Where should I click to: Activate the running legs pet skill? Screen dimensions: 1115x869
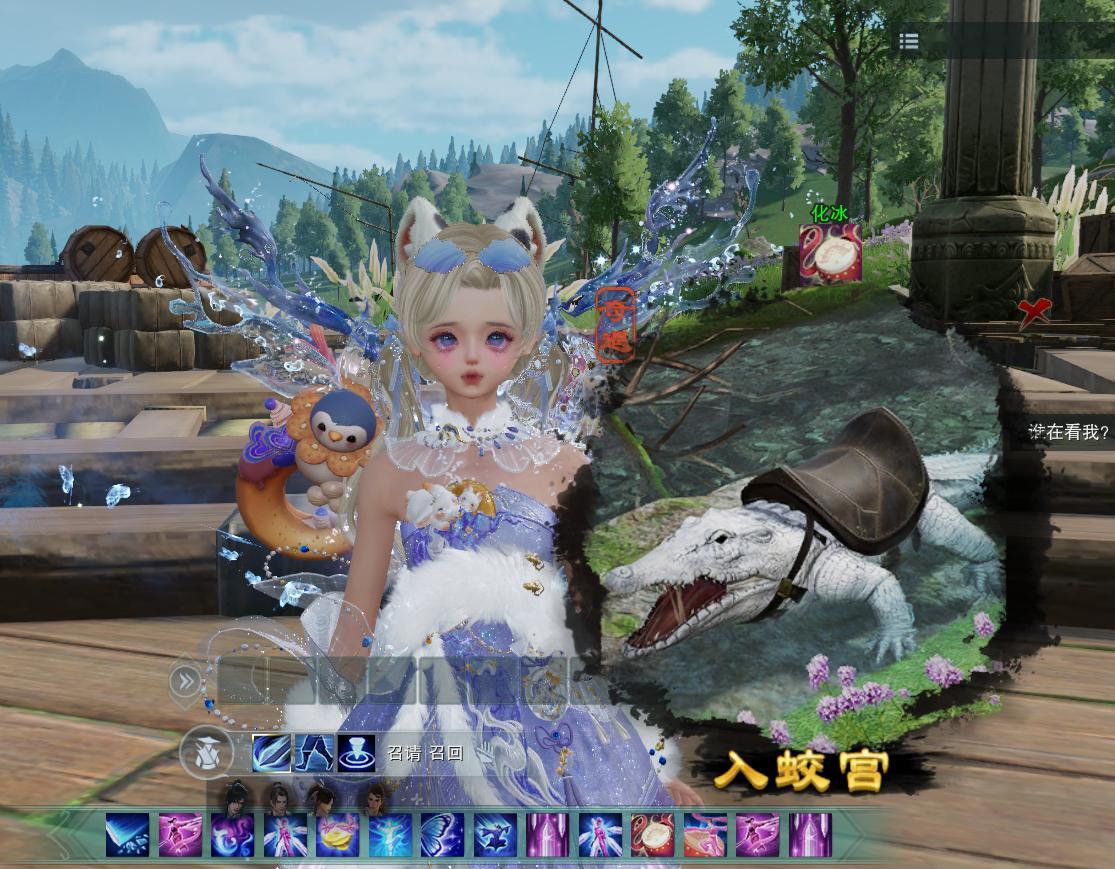tap(314, 753)
